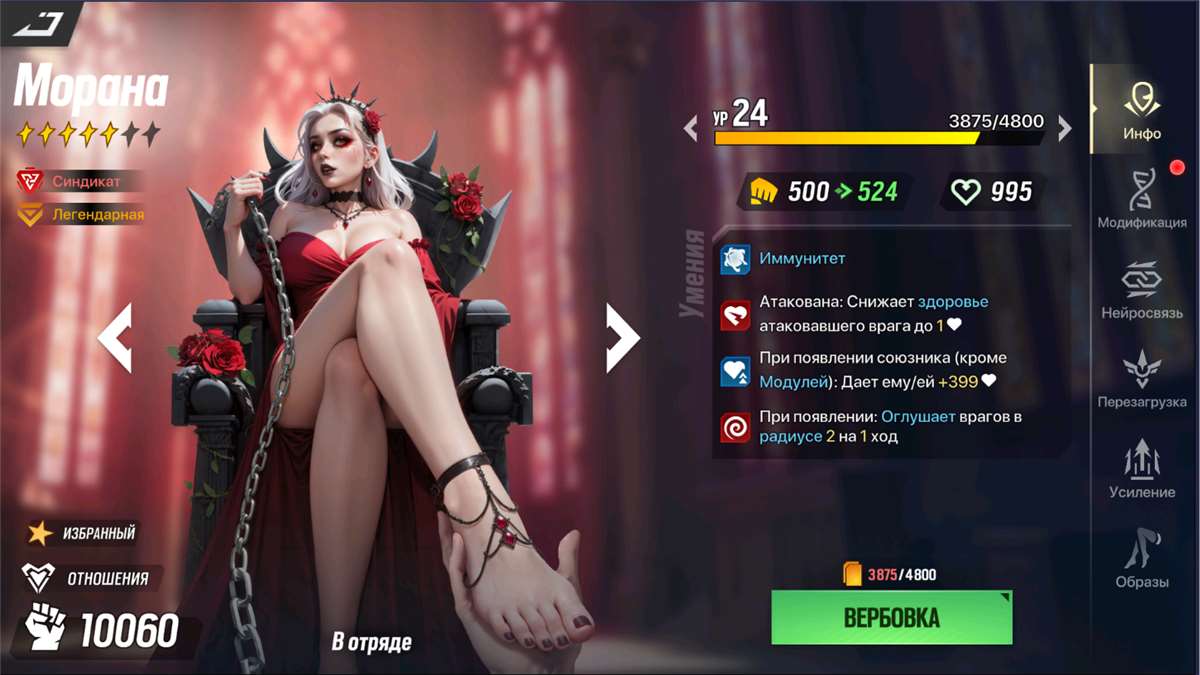Show the Образы skins tab
The height and width of the screenshot is (675, 1200).
click(x=1141, y=559)
